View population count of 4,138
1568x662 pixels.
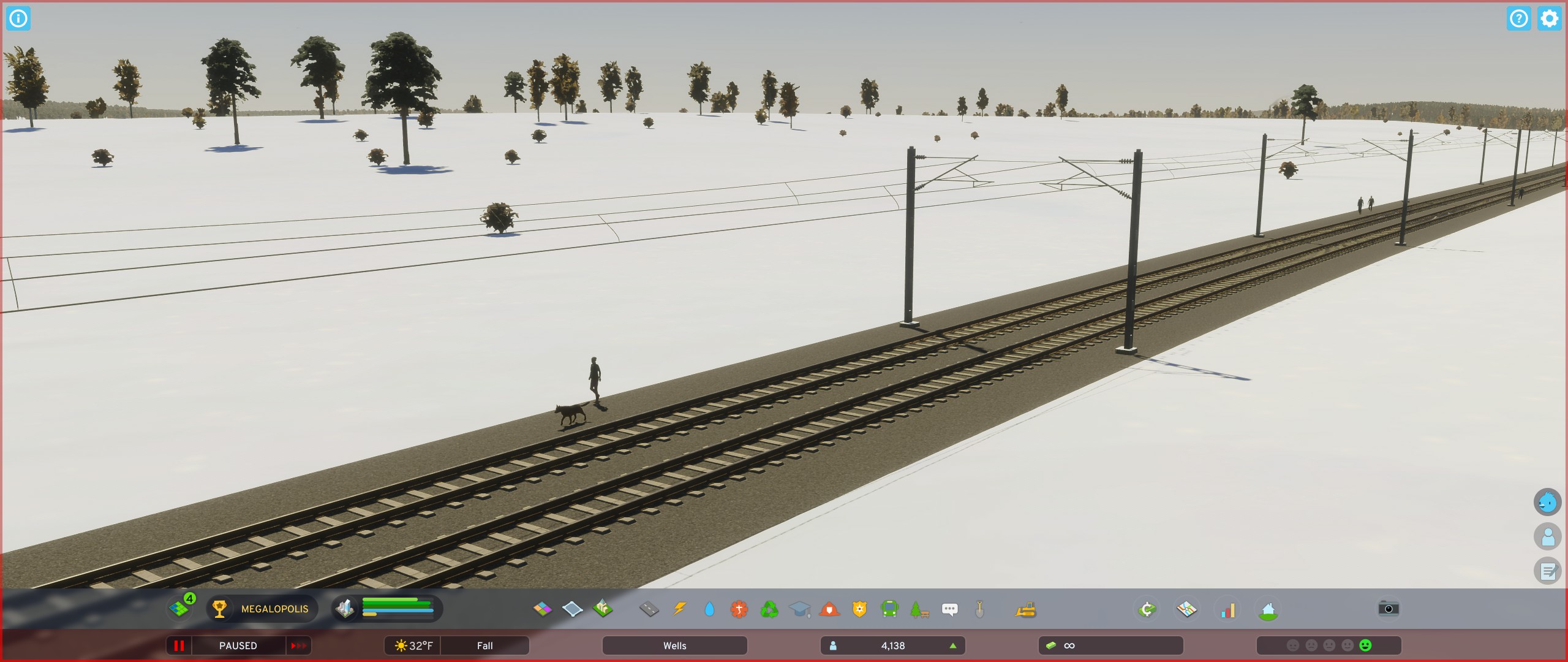(x=892, y=645)
